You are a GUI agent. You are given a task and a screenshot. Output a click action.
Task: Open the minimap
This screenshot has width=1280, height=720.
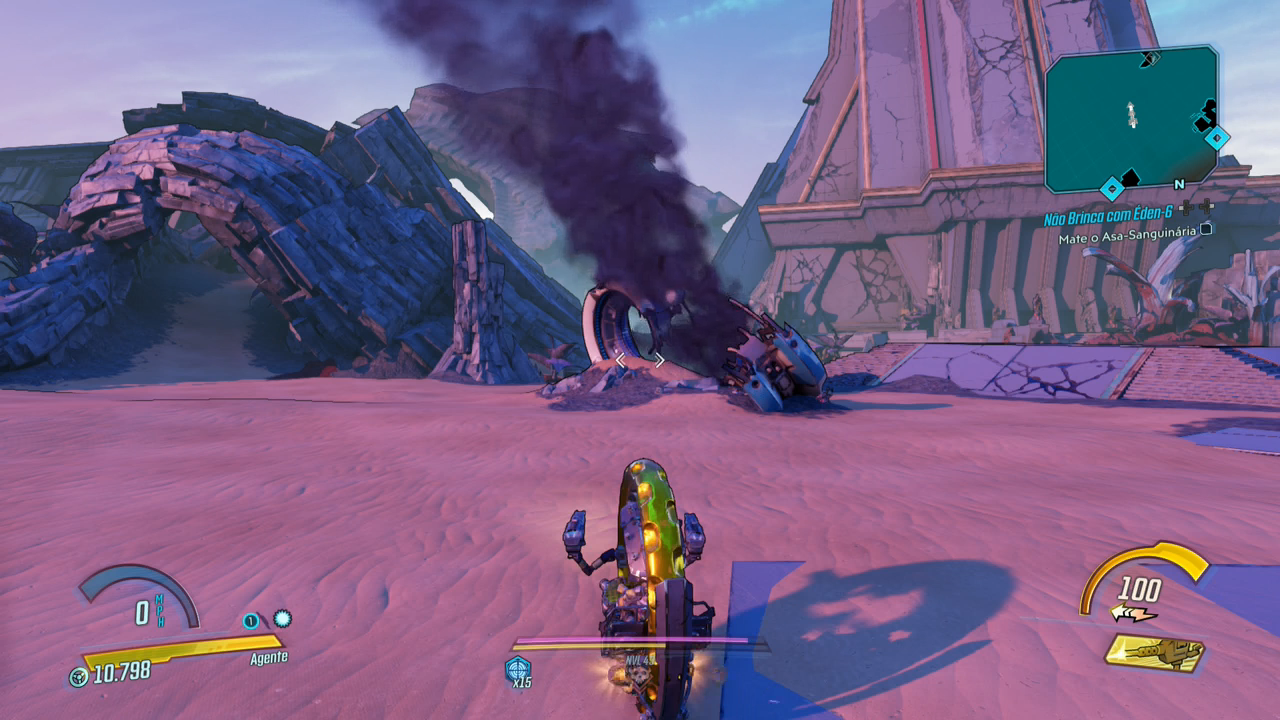point(1130,118)
